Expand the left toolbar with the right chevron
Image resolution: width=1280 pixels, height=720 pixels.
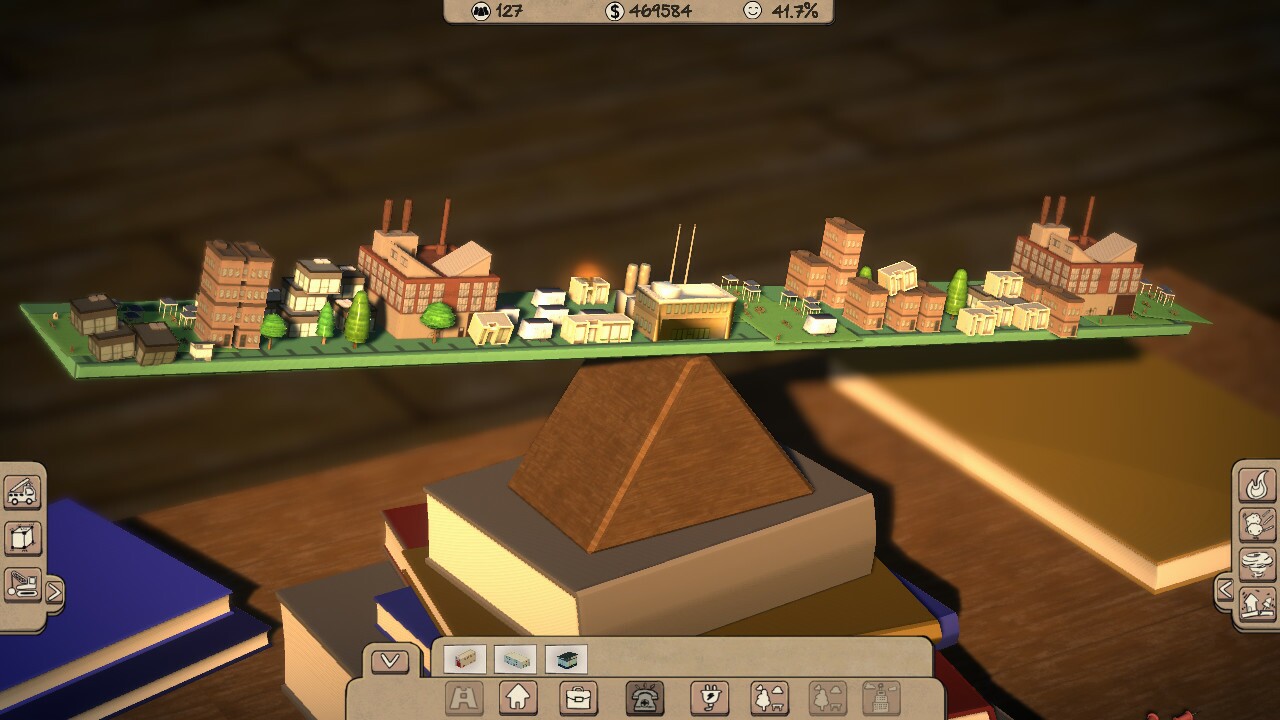click(56, 590)
